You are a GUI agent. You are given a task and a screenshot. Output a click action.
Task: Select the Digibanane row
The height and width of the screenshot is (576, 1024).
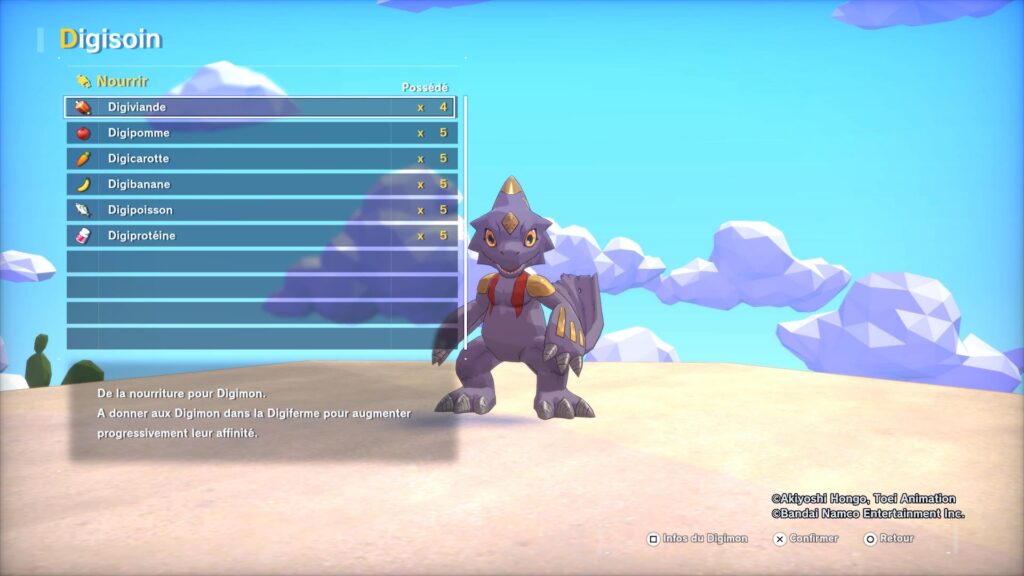coord(260,185)
